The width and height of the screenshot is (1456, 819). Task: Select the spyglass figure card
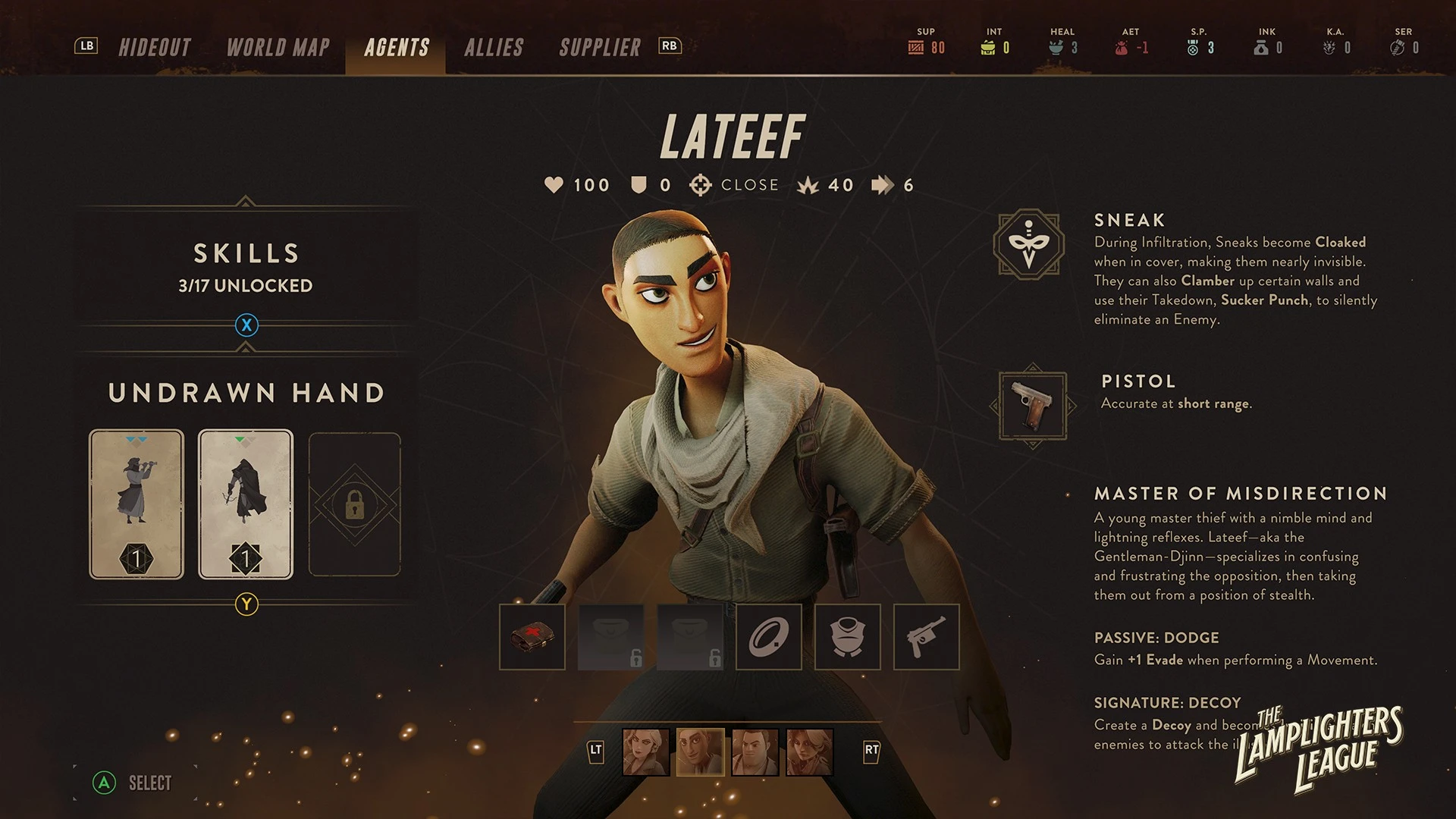(x=136, y=504)
